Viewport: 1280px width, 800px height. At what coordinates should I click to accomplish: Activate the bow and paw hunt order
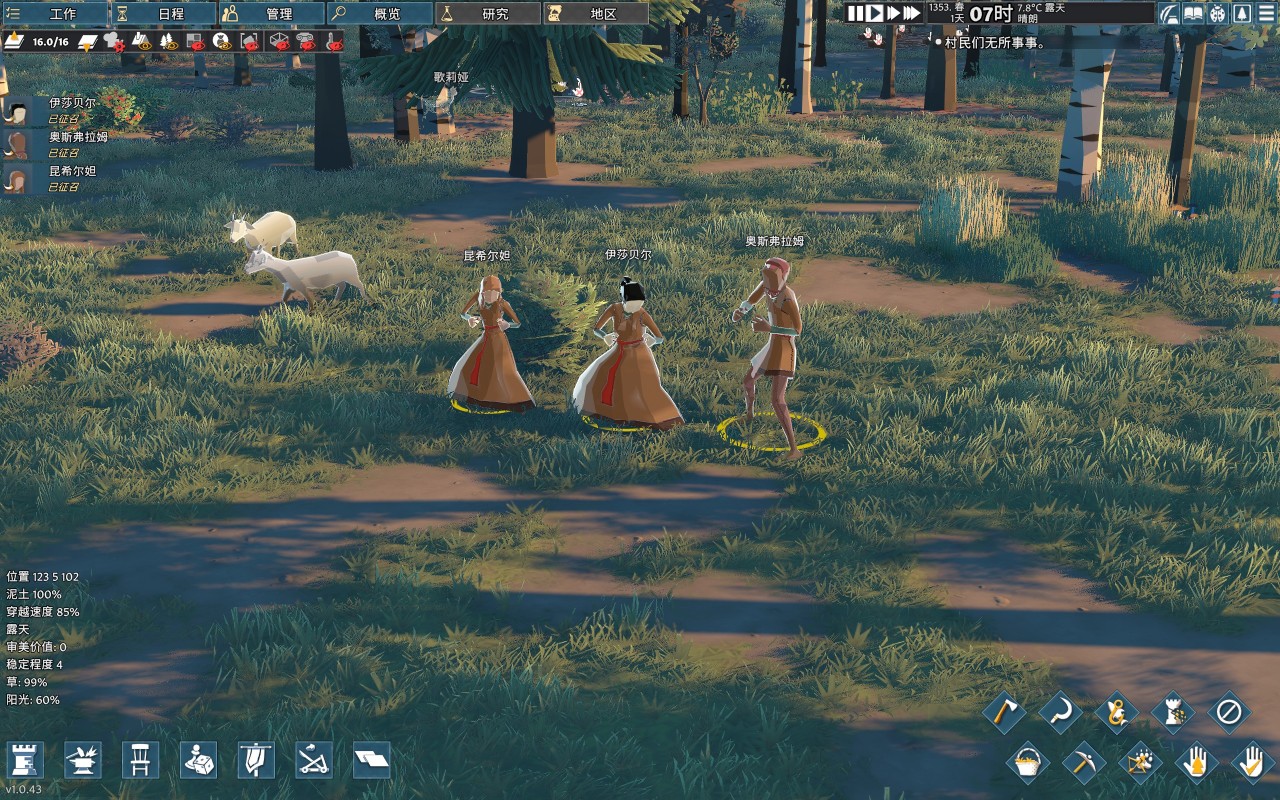(x=1140, y=763)
